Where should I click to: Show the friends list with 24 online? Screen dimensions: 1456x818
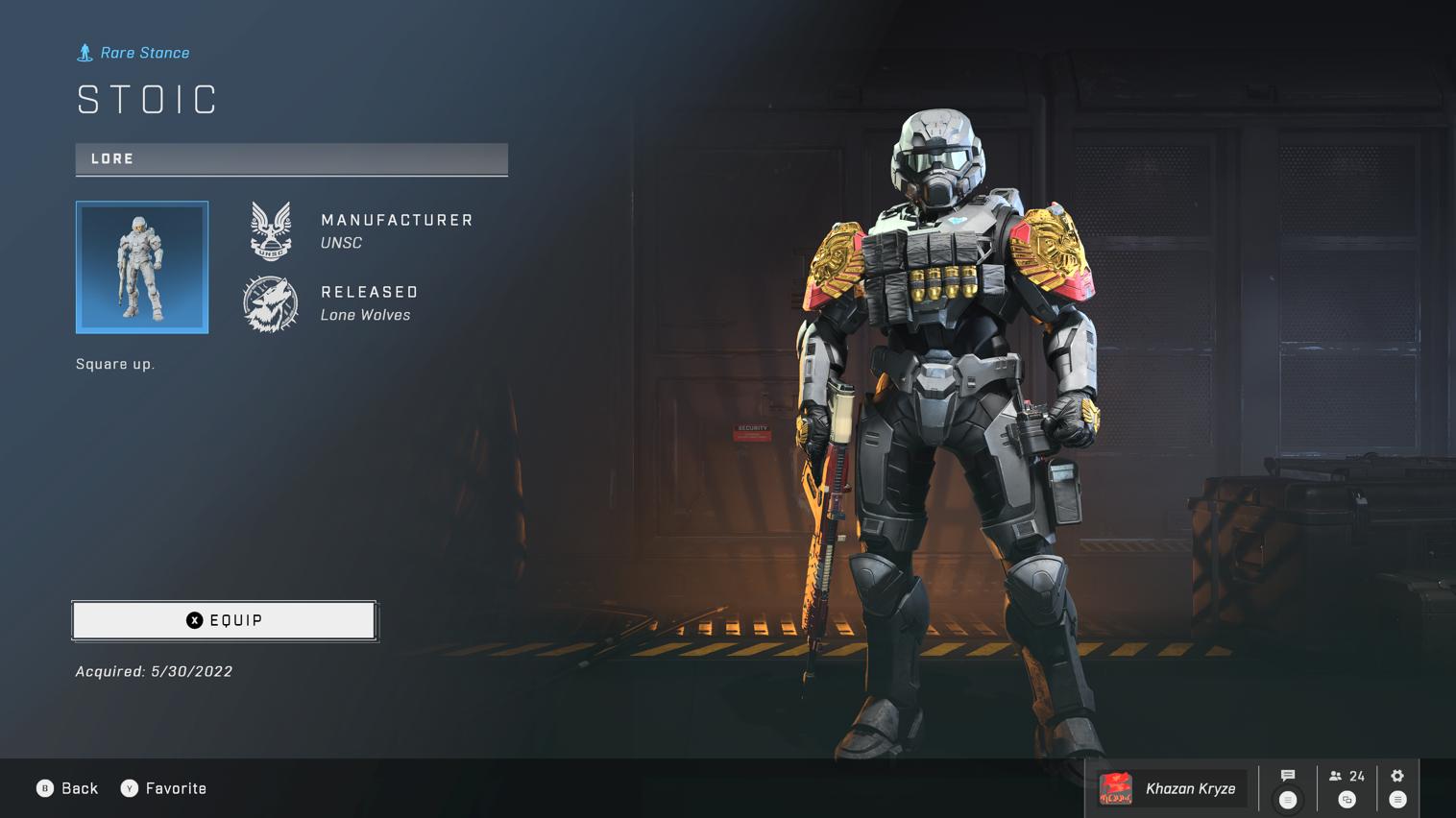(x=1347, y=787)
